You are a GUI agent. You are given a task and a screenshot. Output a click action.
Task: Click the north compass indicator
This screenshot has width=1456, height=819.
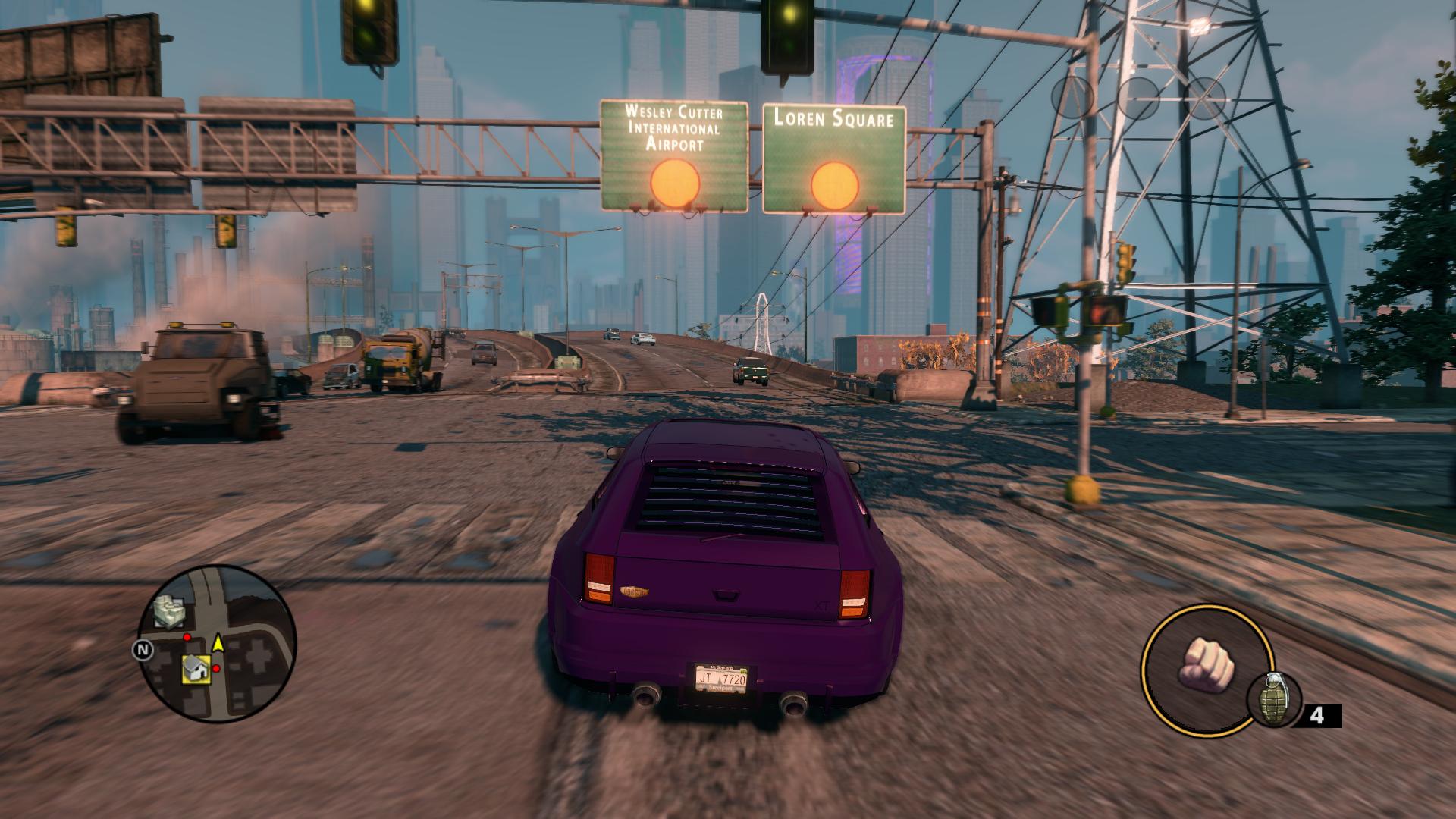click(141, 650)
